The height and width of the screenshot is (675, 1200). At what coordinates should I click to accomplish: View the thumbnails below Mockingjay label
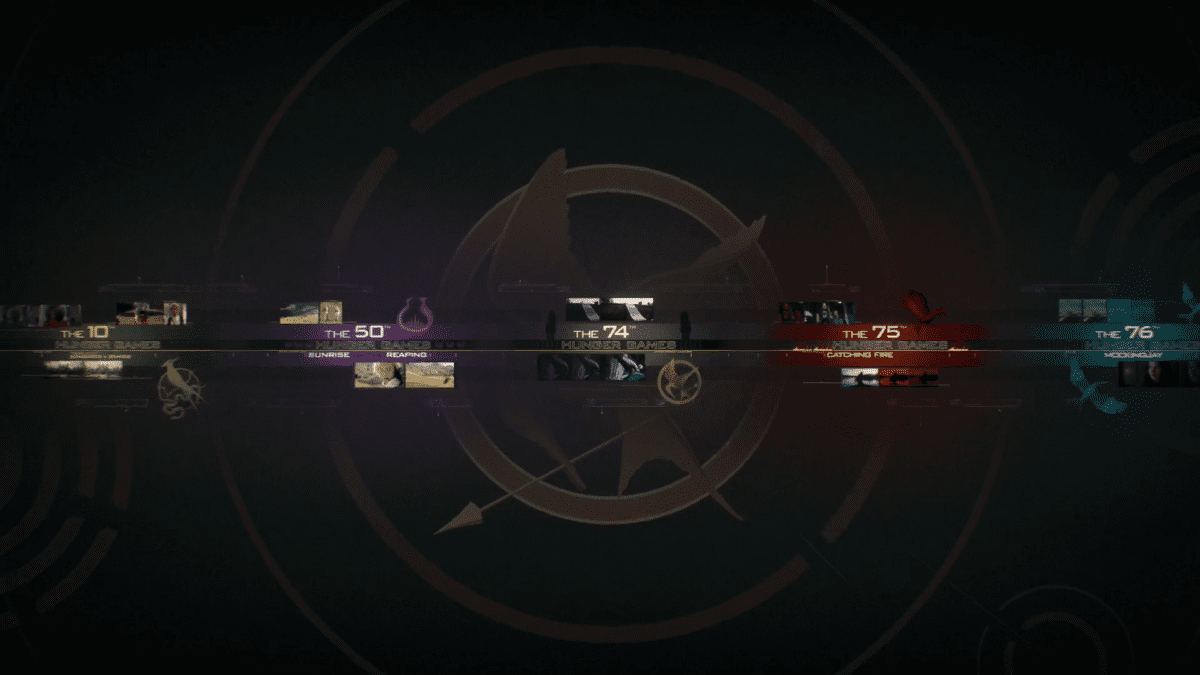tap(1158, 374)
